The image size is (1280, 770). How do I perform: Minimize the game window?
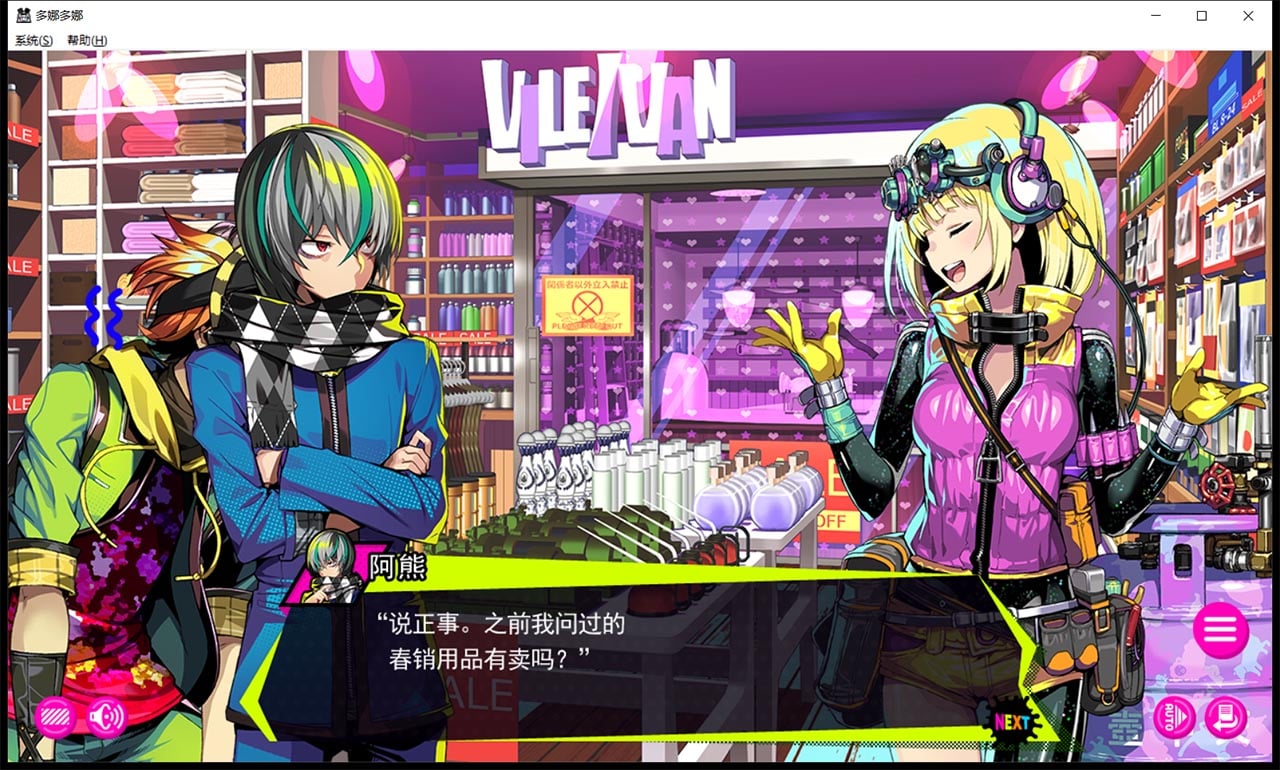1156,16
